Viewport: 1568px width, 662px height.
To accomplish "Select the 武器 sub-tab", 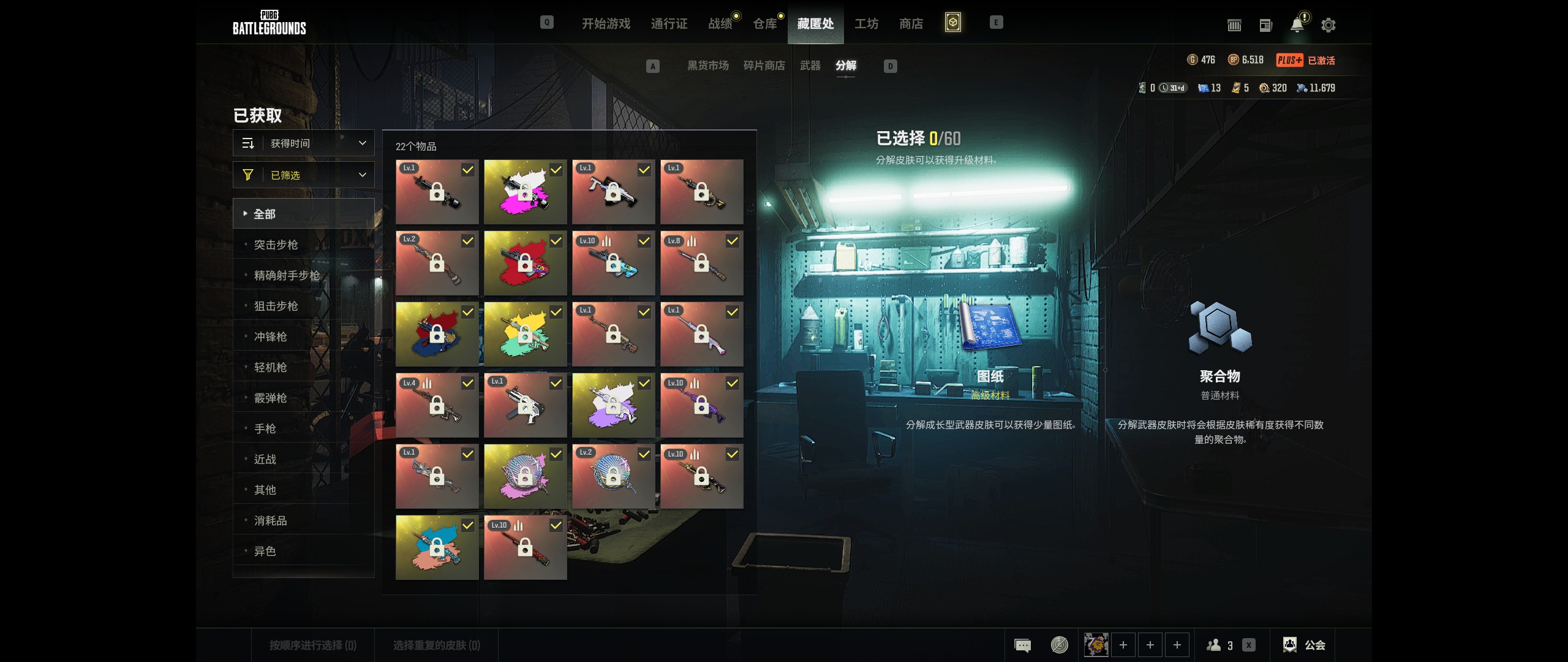I will click(810, 66).
